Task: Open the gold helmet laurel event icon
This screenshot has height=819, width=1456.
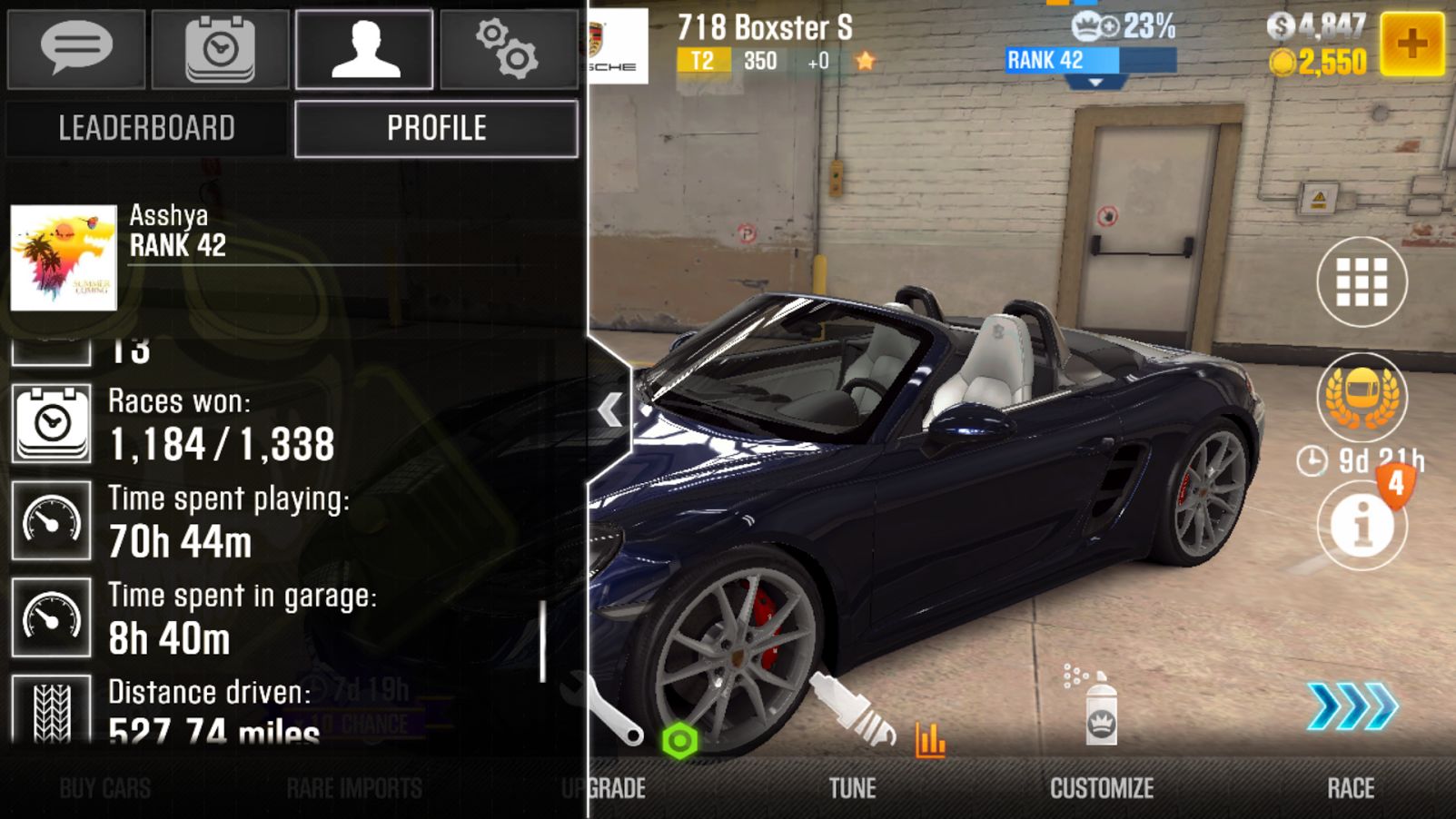Action: coord(1362,396)
